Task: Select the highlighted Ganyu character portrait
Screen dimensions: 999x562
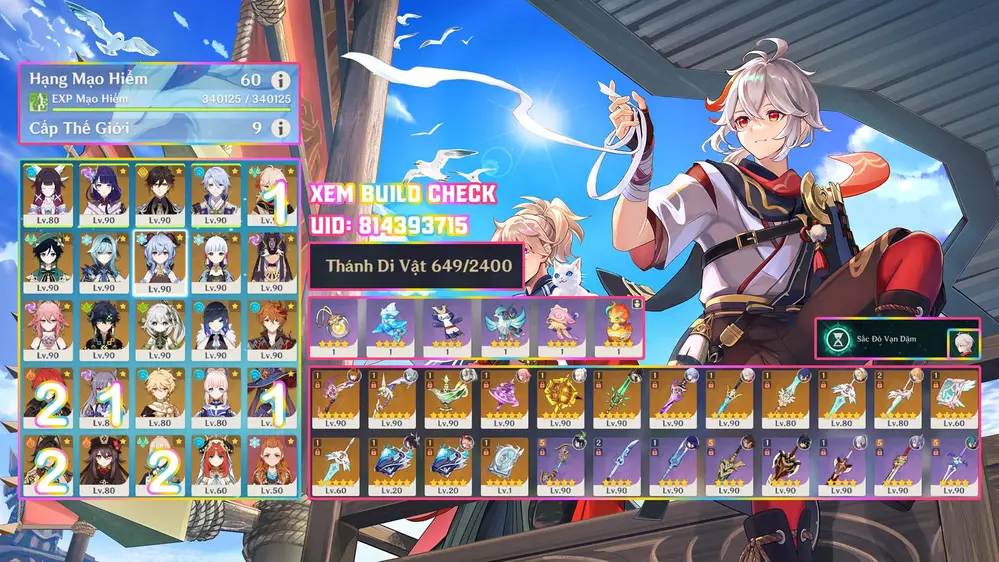Action: point(160,257)
